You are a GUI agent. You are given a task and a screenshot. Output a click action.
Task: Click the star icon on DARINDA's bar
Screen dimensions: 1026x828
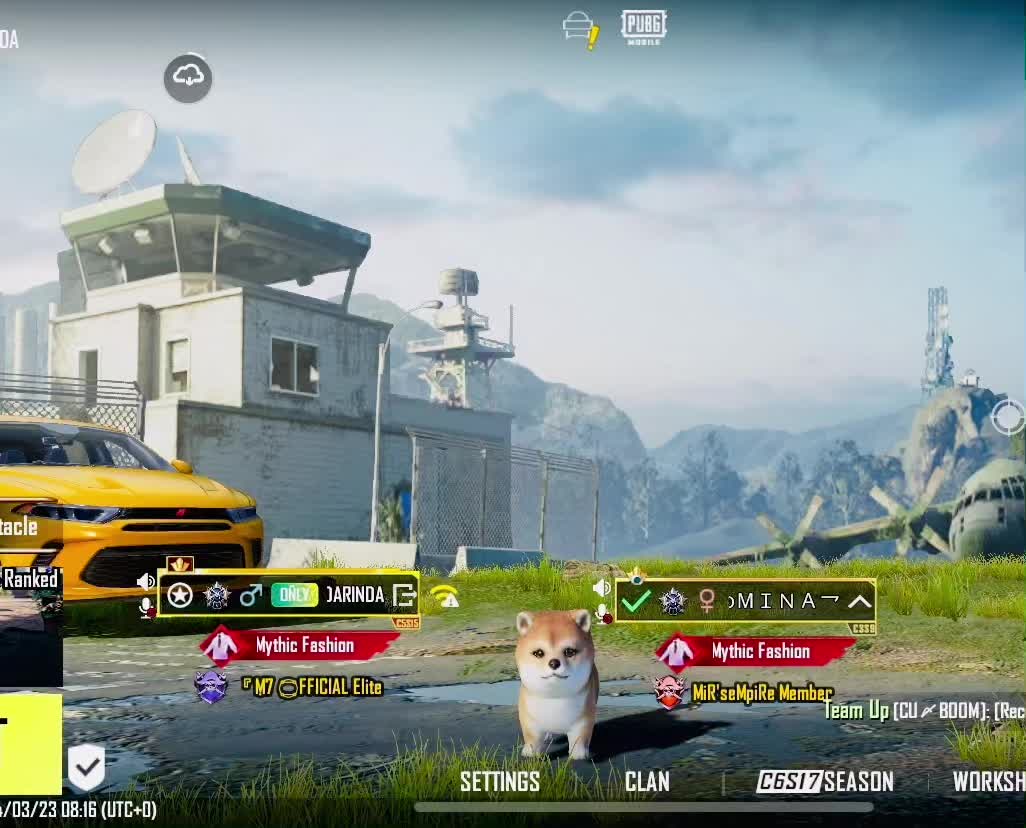[180, 596]
